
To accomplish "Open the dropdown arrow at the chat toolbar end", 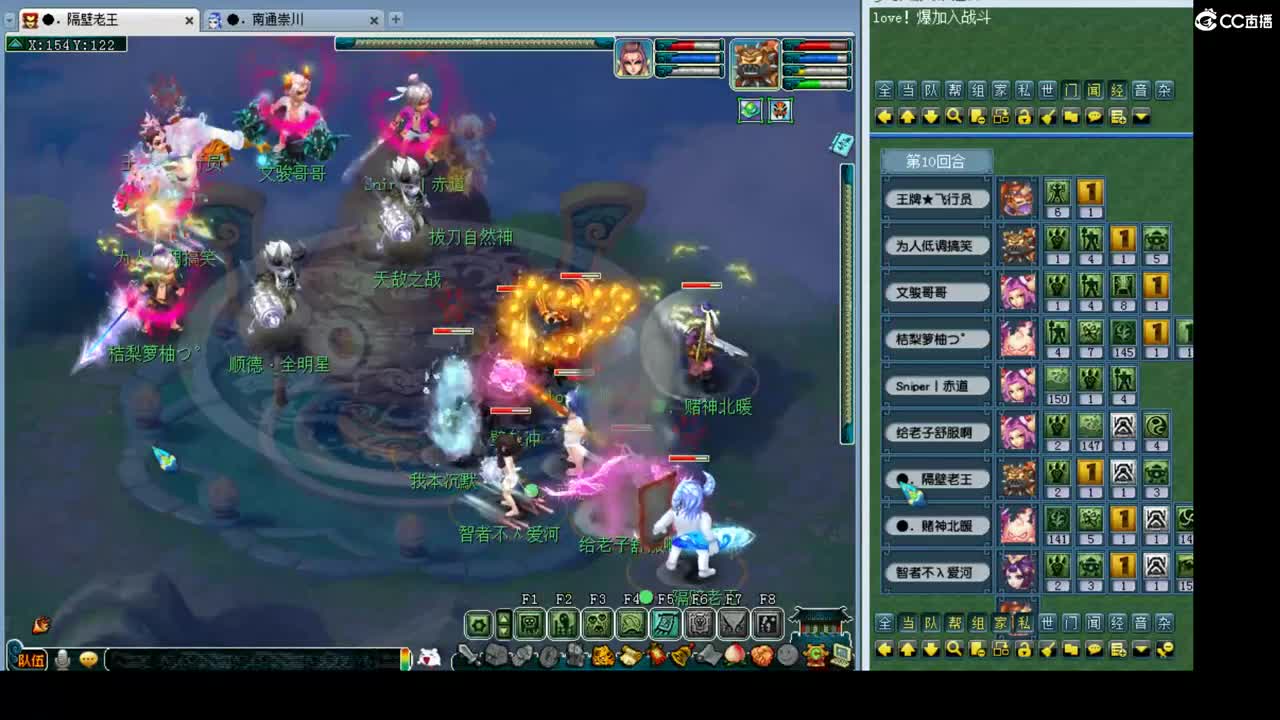I will [x=1141, y=116].
